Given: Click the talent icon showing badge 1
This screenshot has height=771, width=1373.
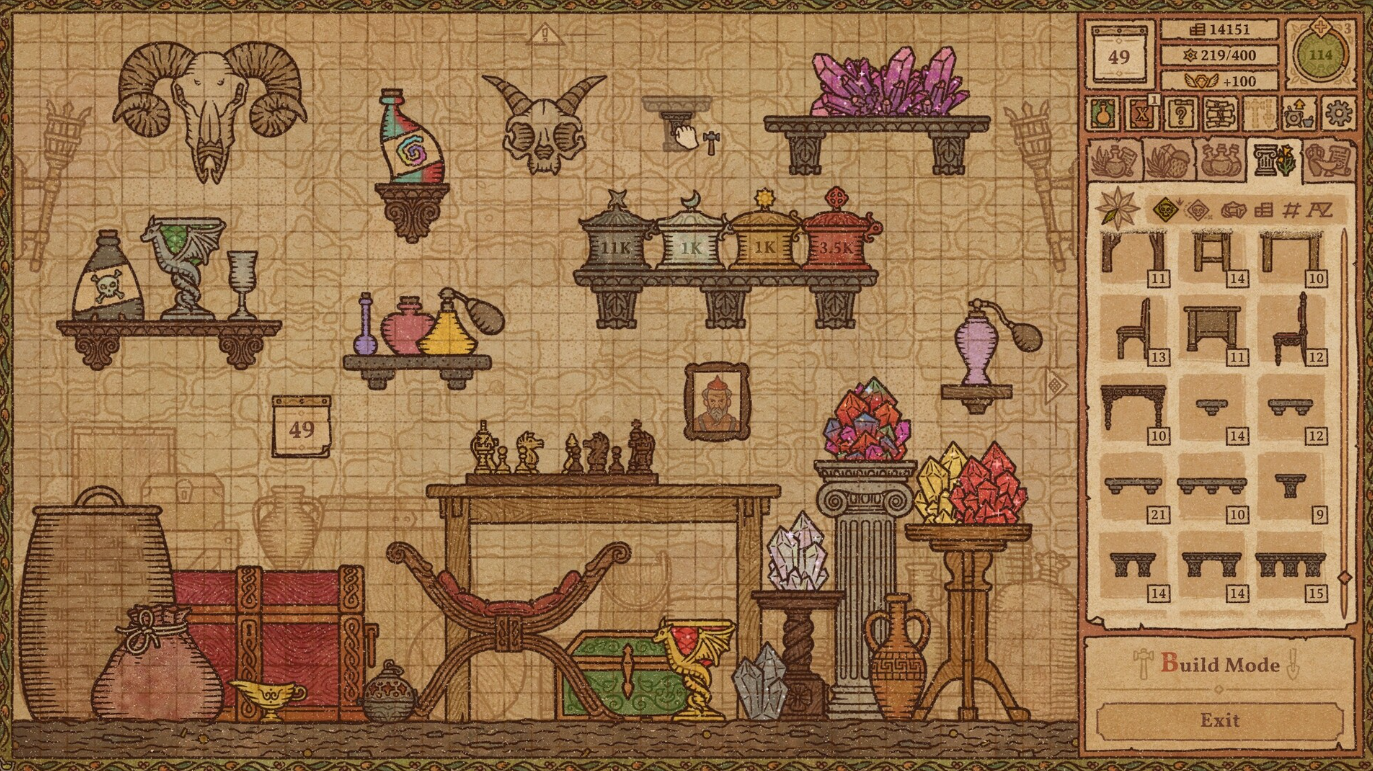Looking at the screenshot, I should (x=1142, y=115).
